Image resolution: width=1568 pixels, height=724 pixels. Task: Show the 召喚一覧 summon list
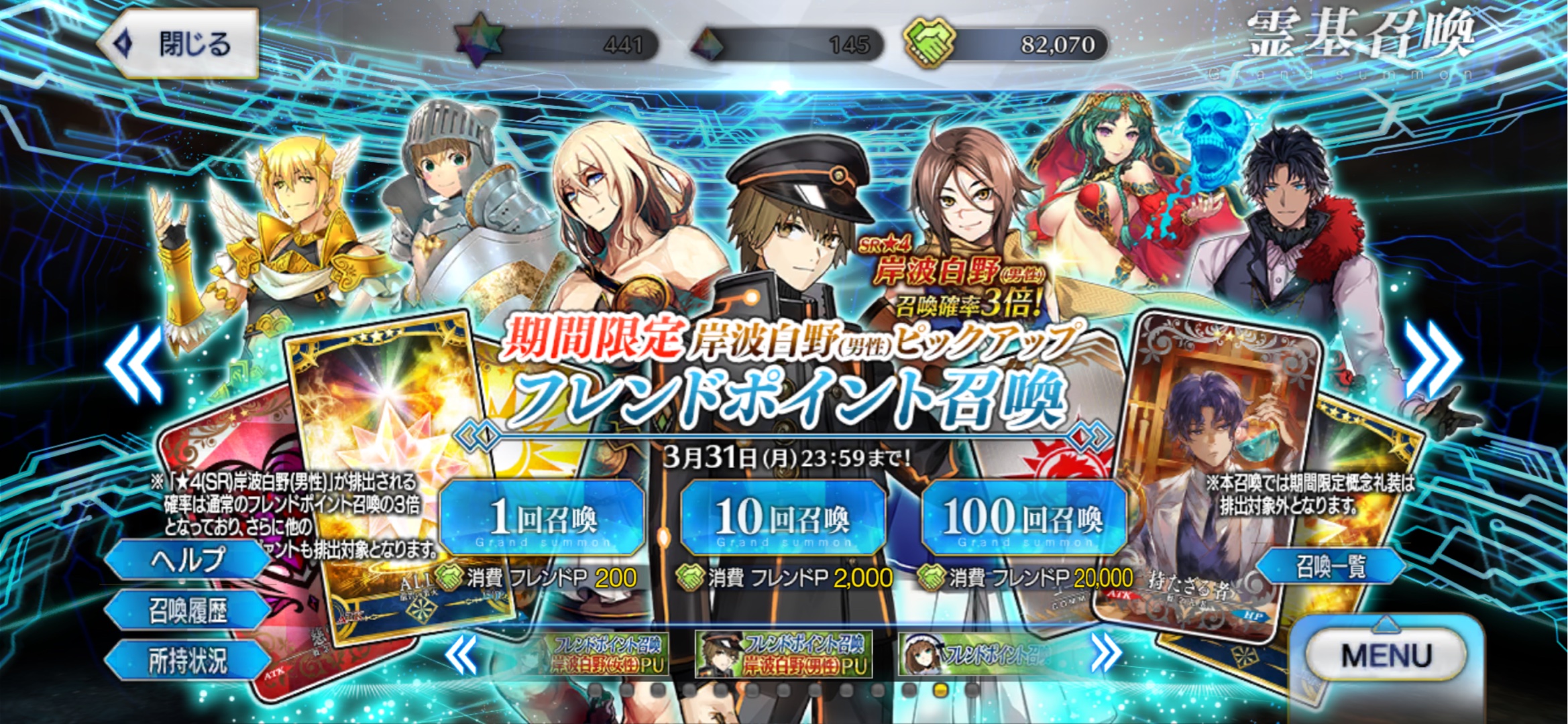coord(1330,566)
